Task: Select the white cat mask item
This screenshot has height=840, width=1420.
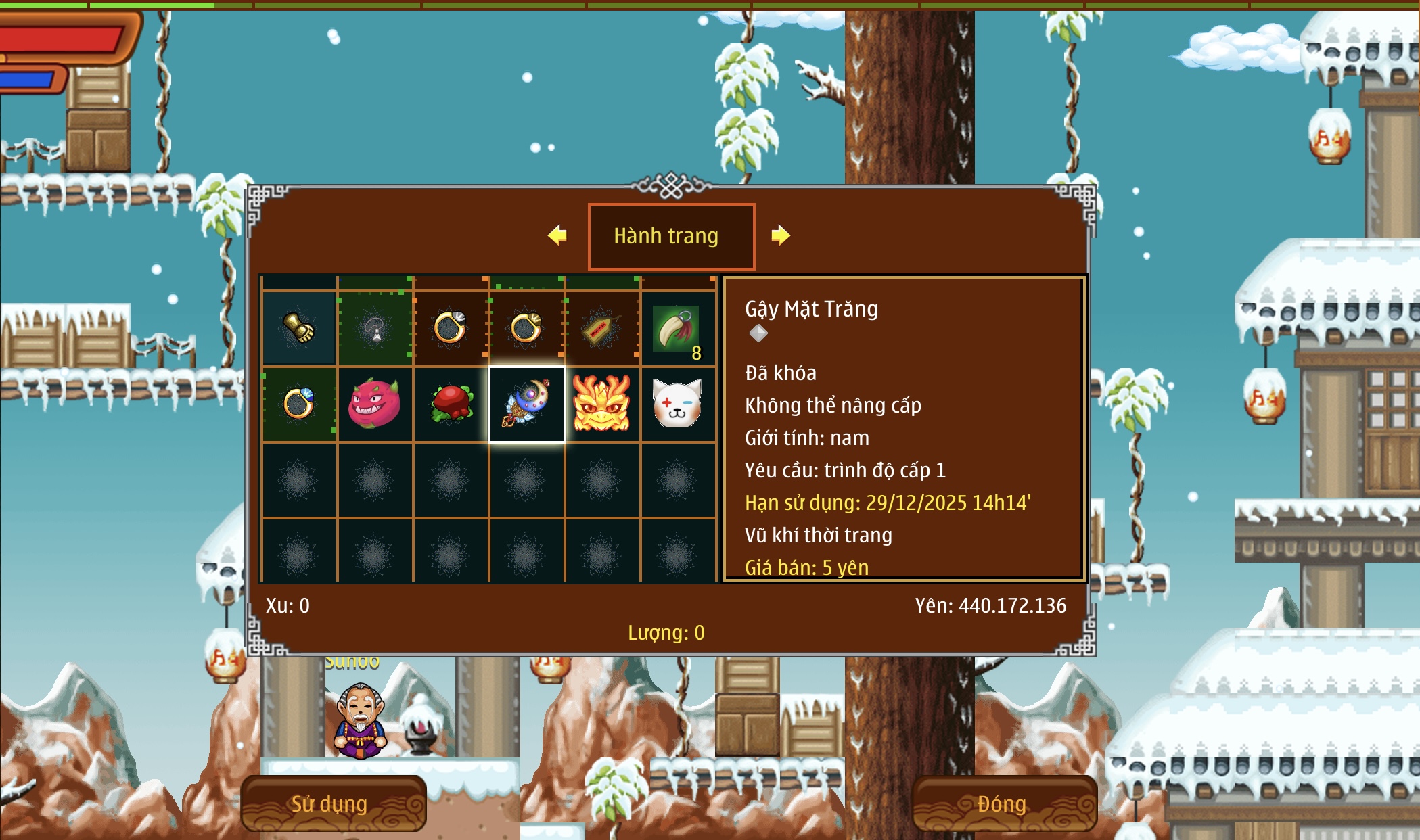Action: (677, 404)
